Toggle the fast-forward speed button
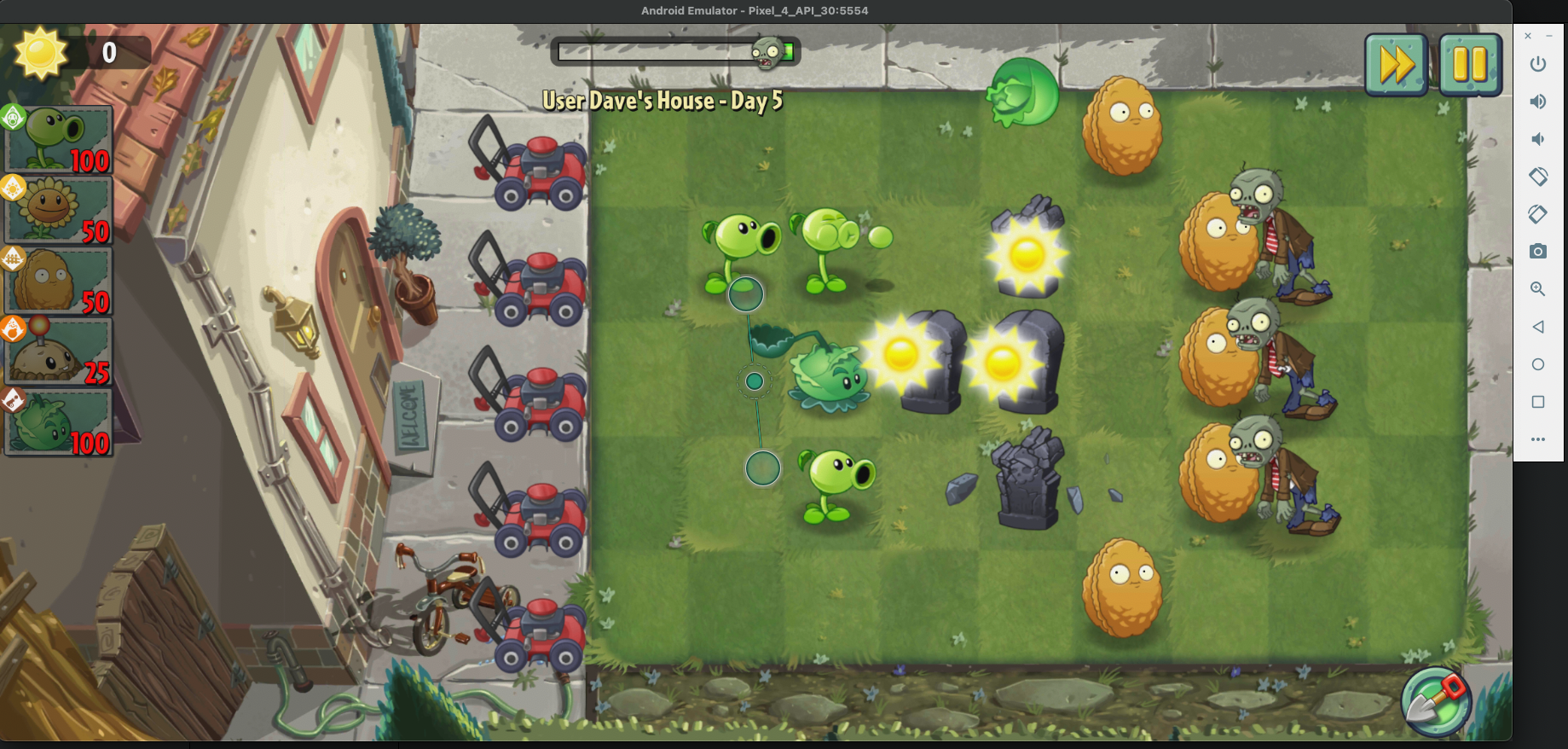The height and width of the screenshot is (749, 1568). click(x=1396, y=65)
